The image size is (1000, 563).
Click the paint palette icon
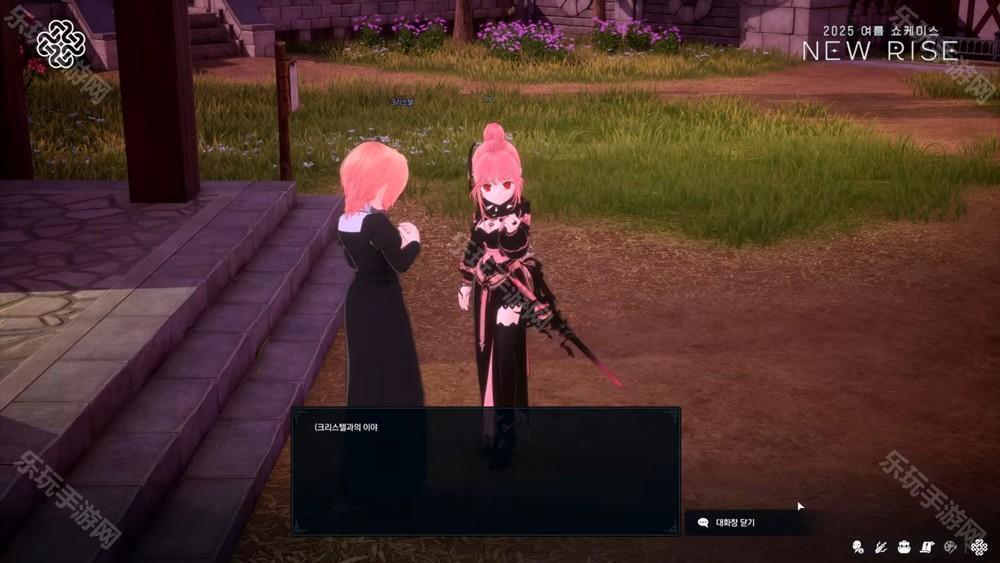[950, 547]
